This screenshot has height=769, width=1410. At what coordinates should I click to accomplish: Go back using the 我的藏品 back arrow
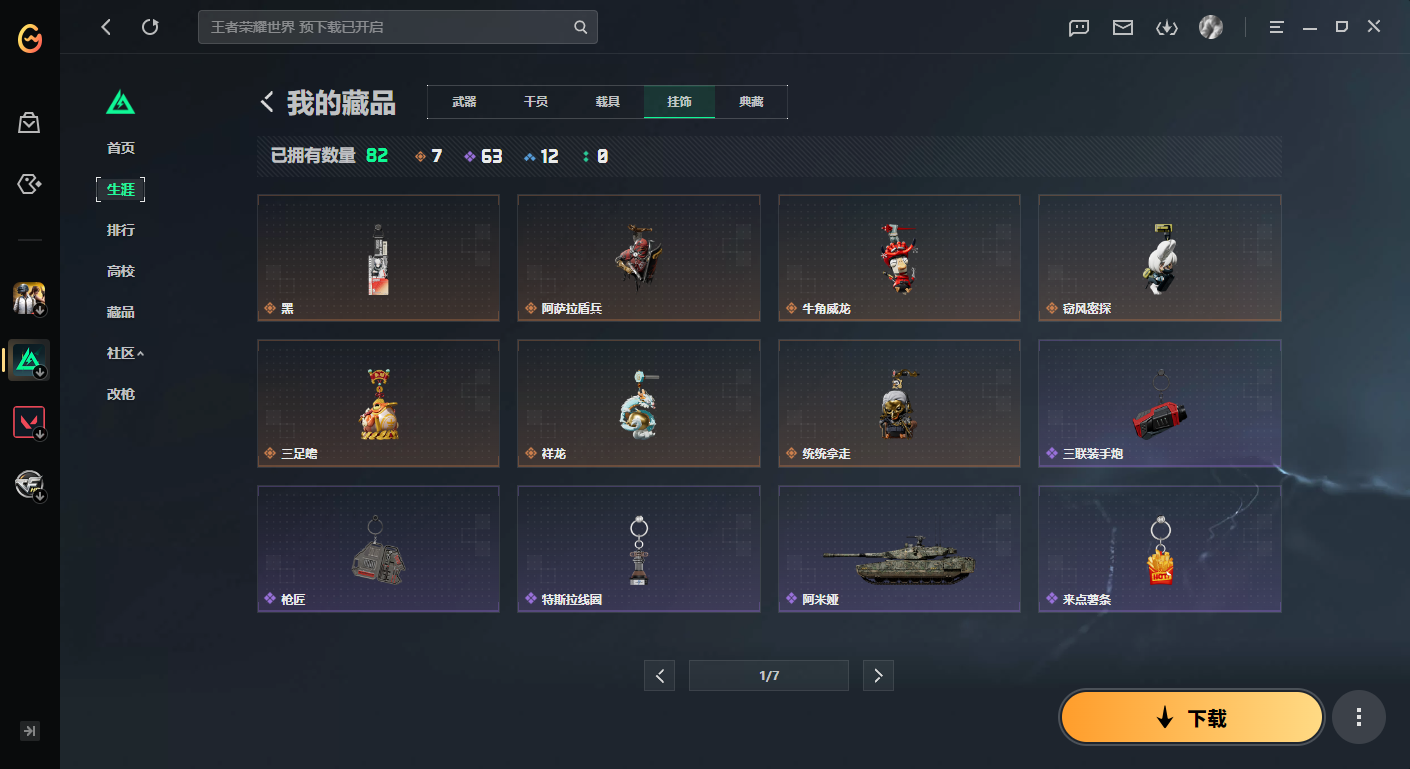(x=266, y=101)
